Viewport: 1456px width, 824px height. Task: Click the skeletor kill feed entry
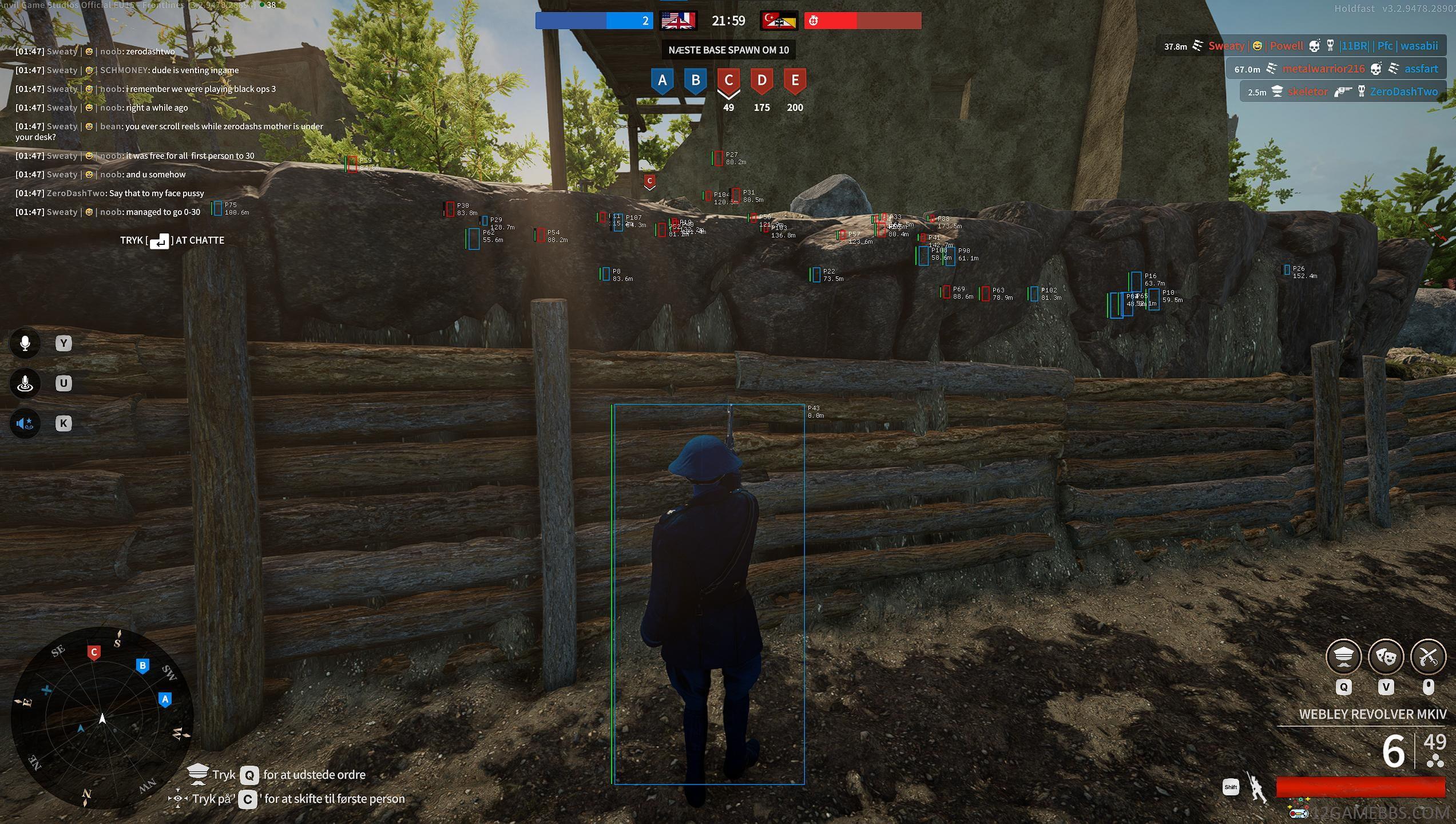1307,92
